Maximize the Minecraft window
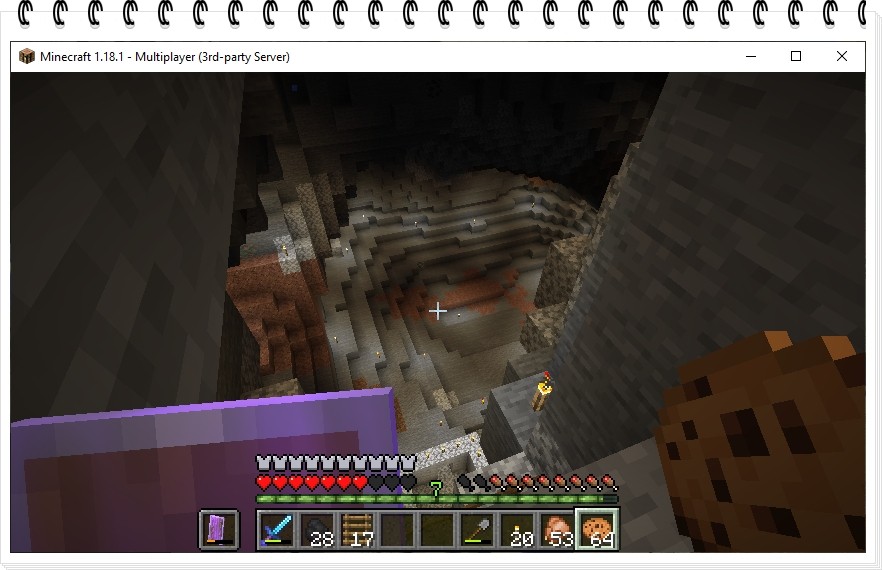The width and height of the screenshot is (882, 570). tap(796, 57)
